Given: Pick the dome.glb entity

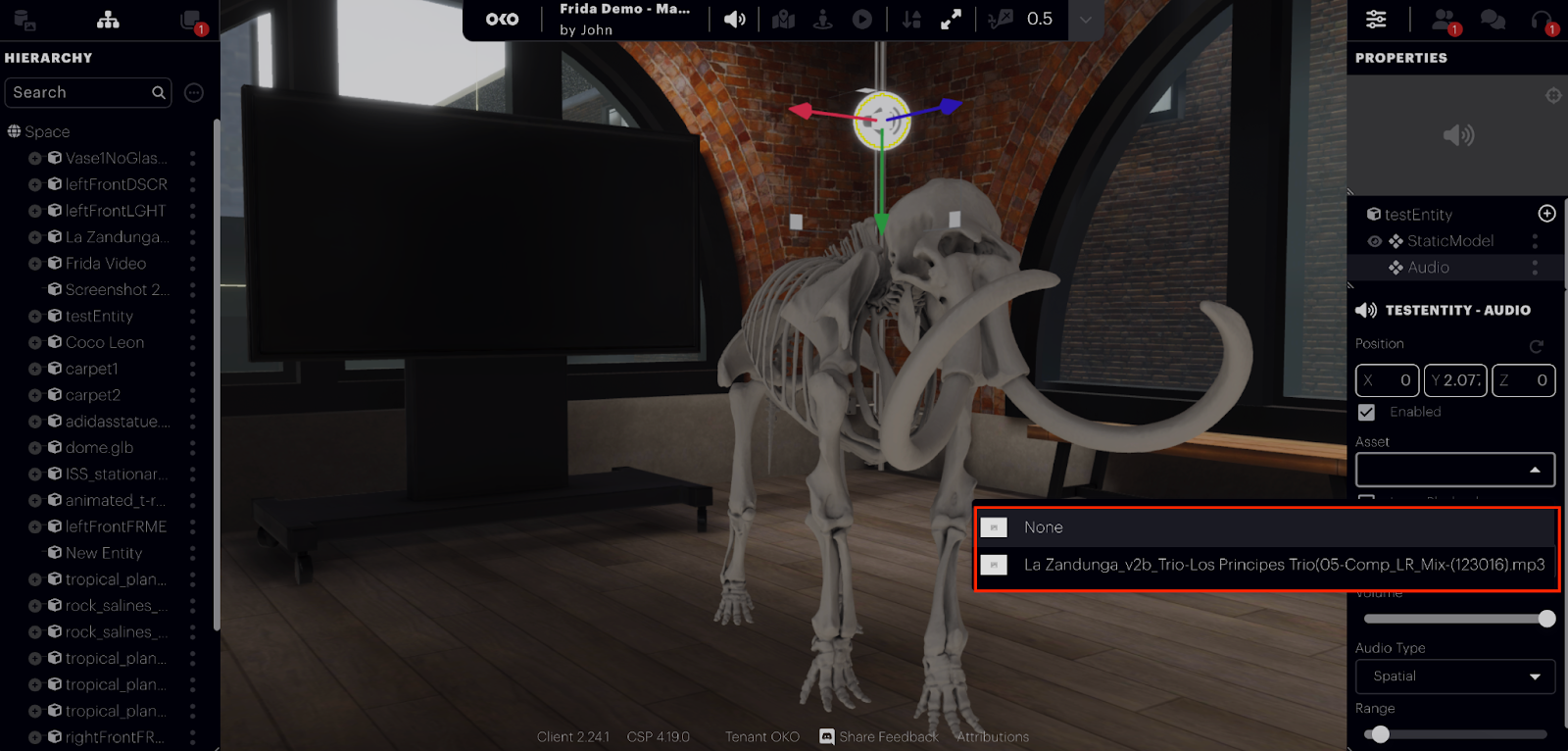Looking at the screenshot, I should point(99,448).
